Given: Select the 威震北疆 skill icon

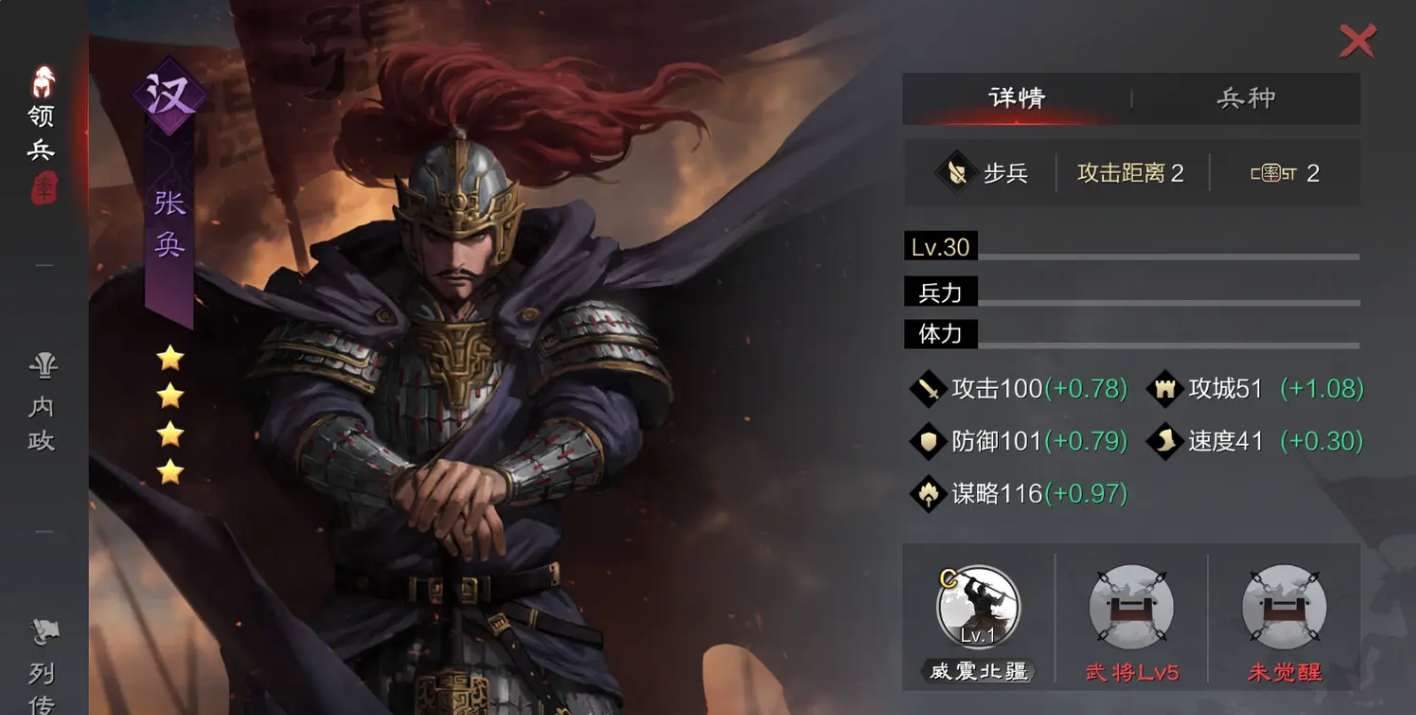Looking at the screenshot, I should pos(977,608).
